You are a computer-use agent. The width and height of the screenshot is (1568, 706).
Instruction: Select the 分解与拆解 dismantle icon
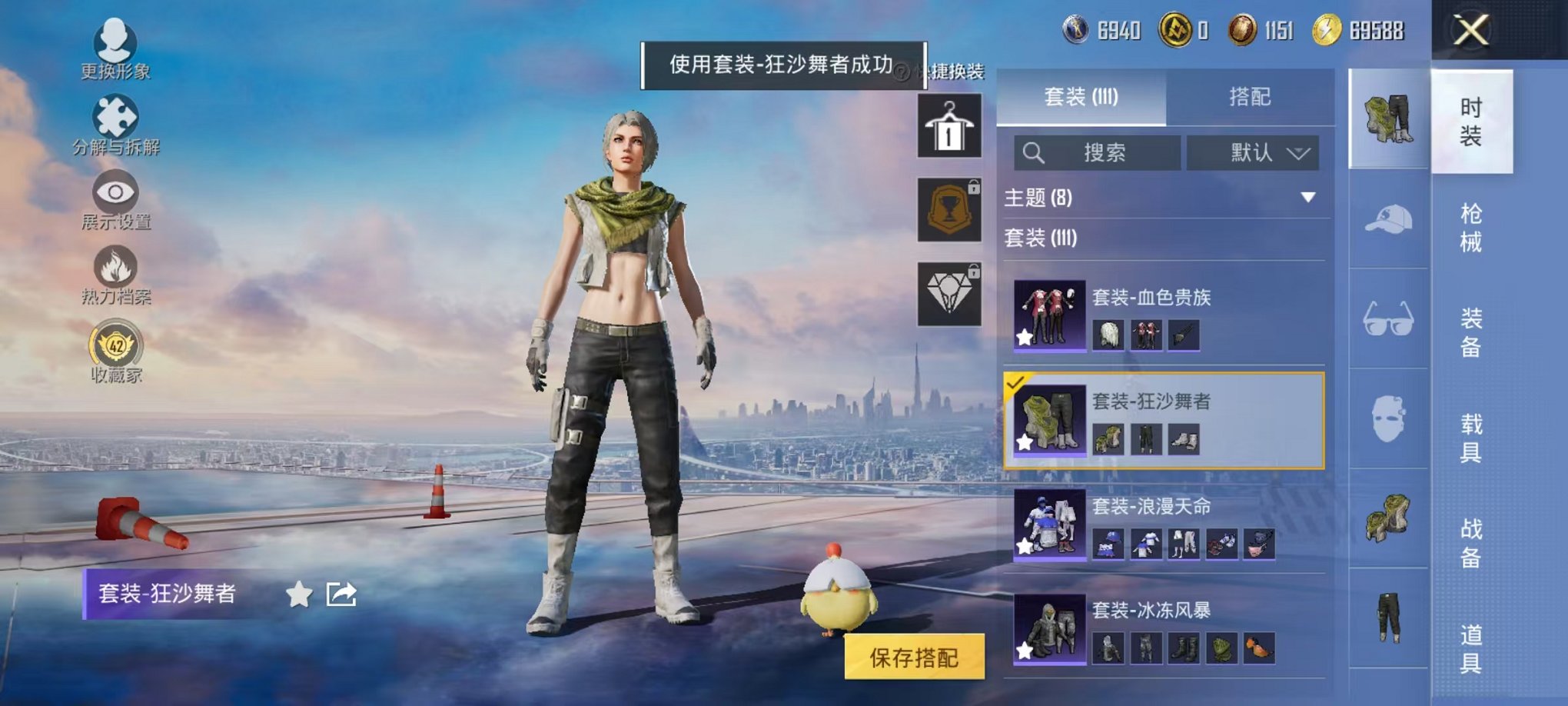(113, 114)
